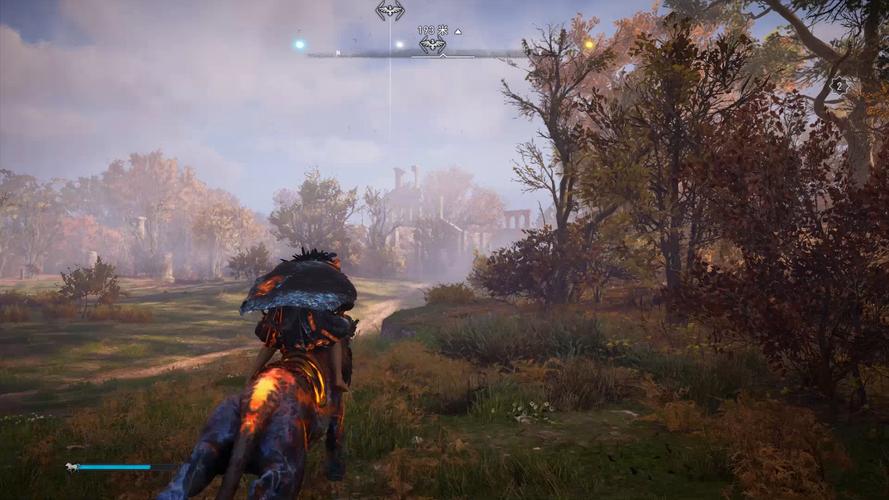Select the golden dot on the compass bar
Image resolution: width=889 pixels, height=500 pixels.
pyautogui.click(x=588, y=44)
